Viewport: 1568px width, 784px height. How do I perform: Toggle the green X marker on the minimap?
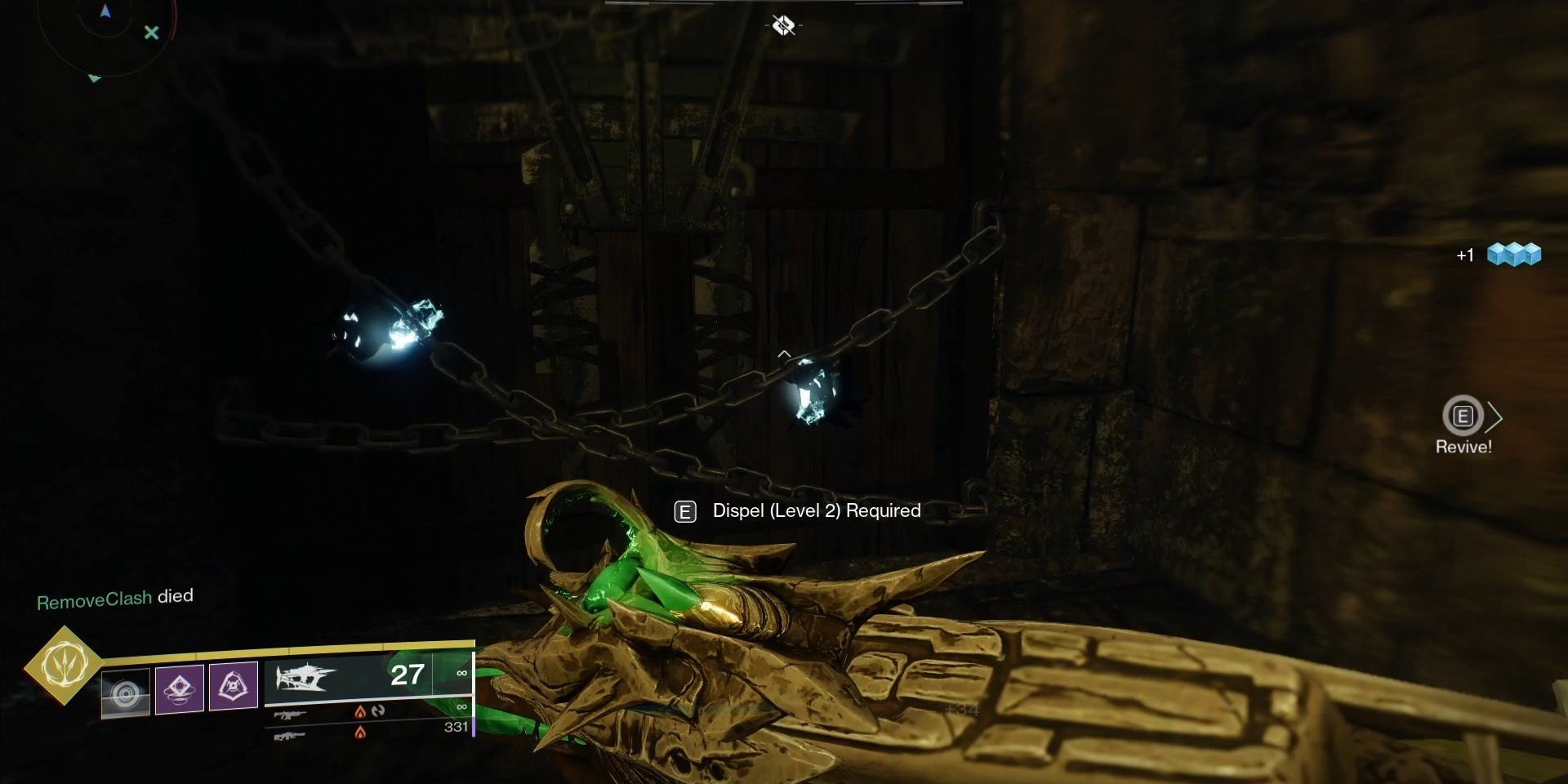coord(151,33)
